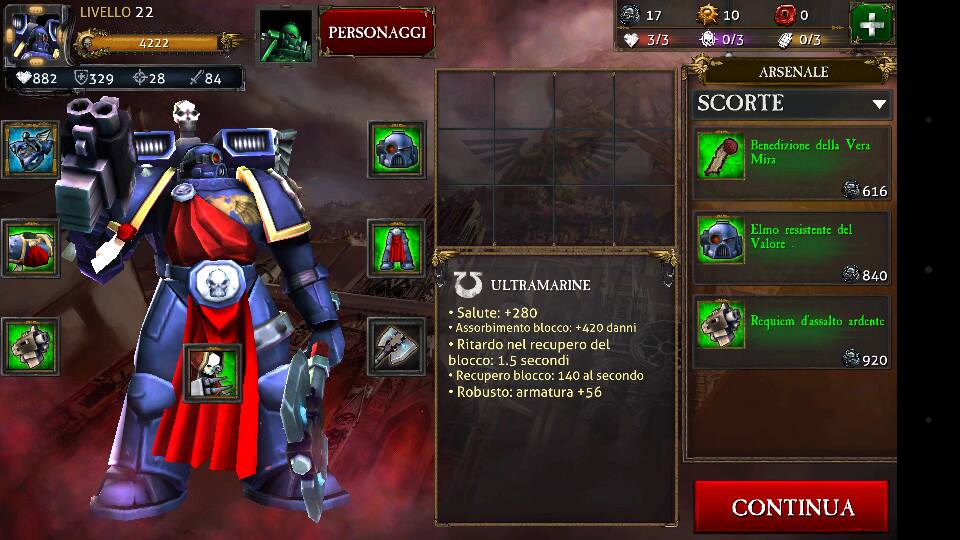Add currency with the green plus button
Screen dimensions: 960x540
click(871, 24)
